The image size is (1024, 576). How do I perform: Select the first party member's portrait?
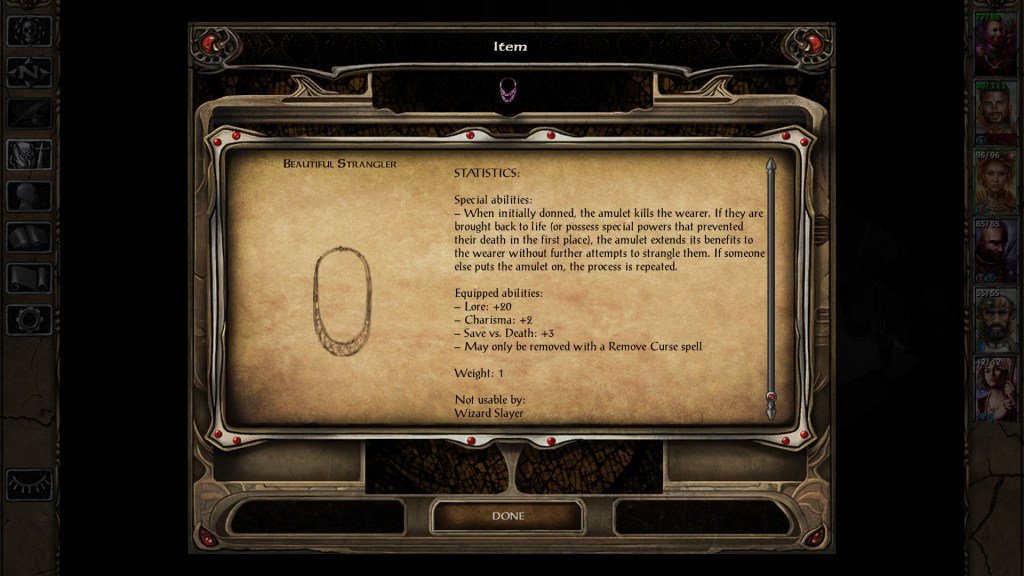pos(995,43)
